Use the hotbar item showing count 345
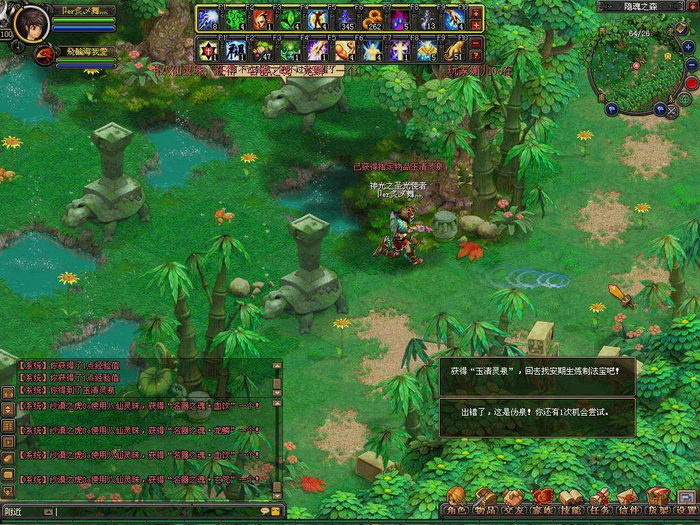 (346, 18)
